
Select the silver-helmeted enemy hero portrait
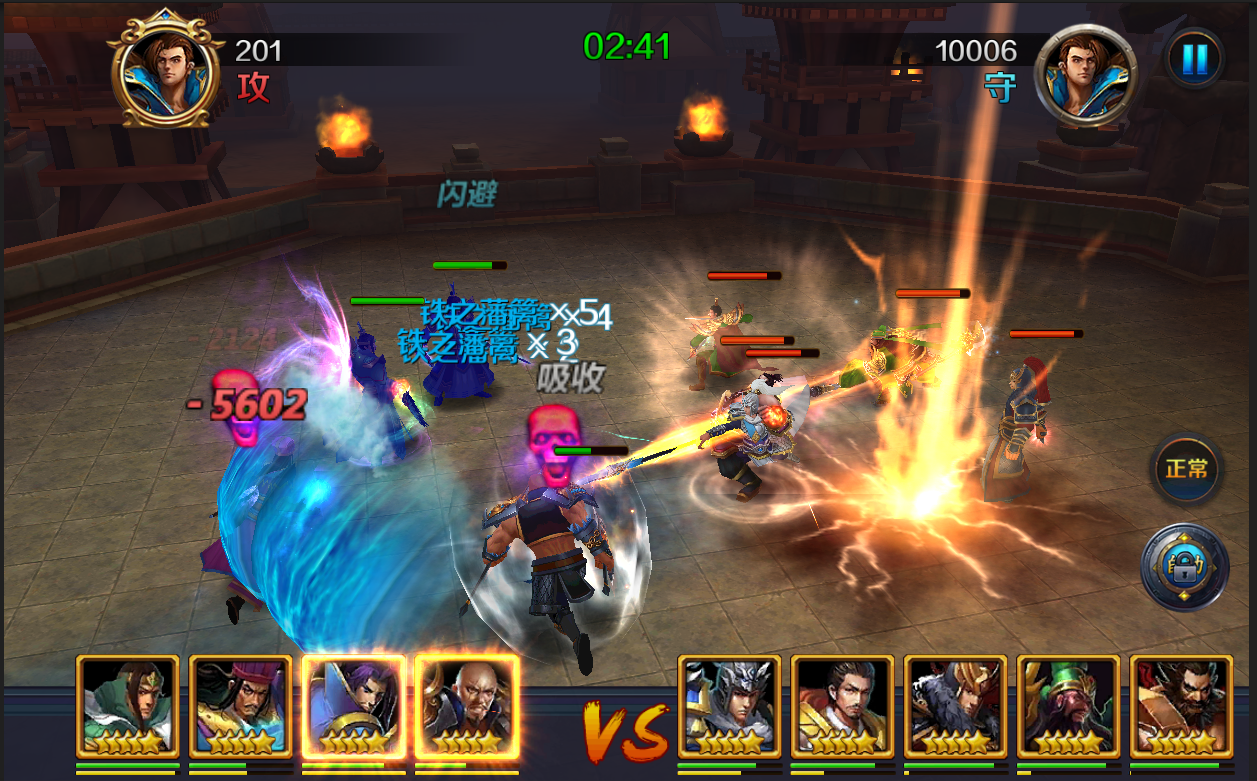729,706
